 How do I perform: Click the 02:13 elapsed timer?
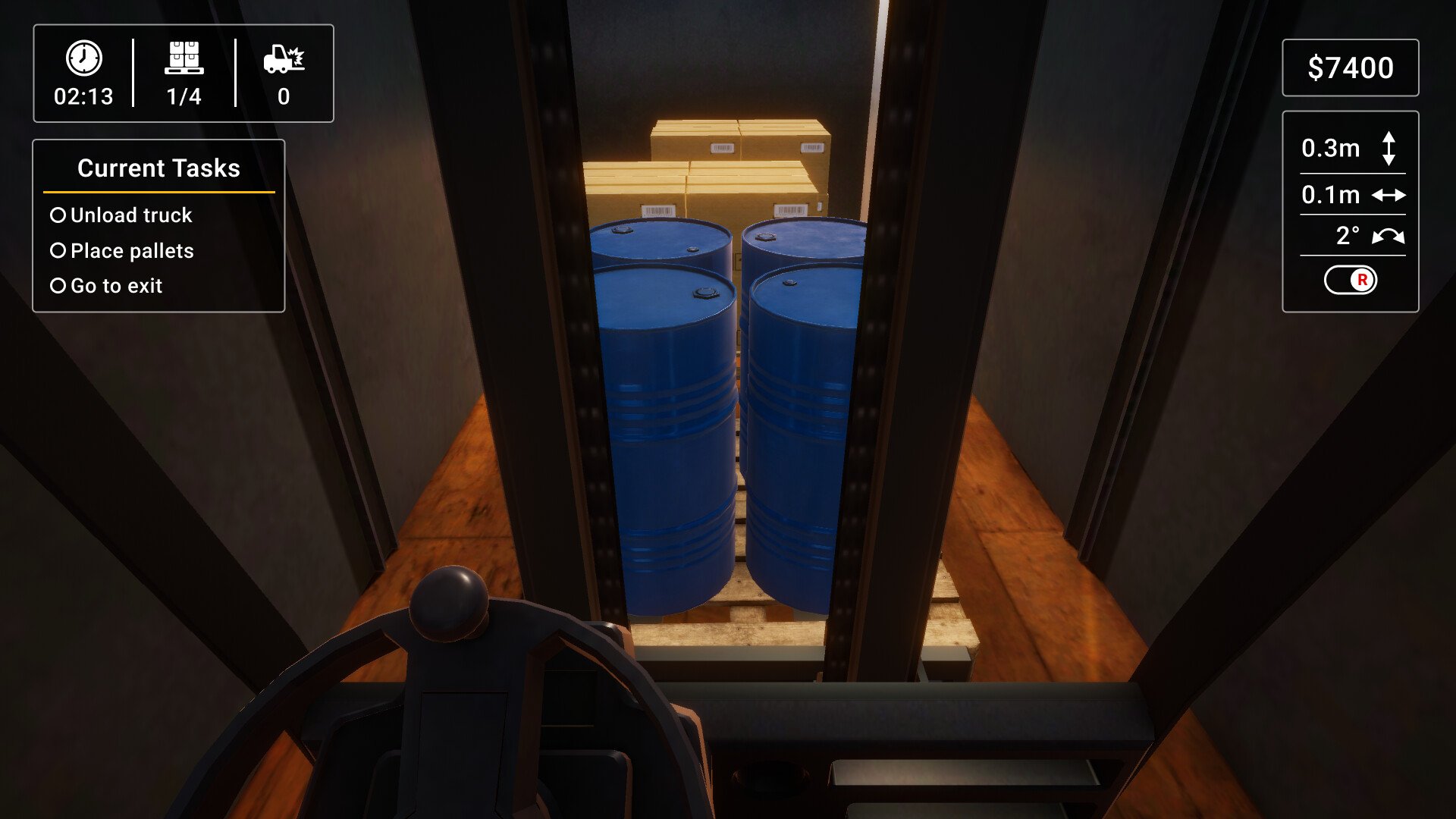click(83, 96)
